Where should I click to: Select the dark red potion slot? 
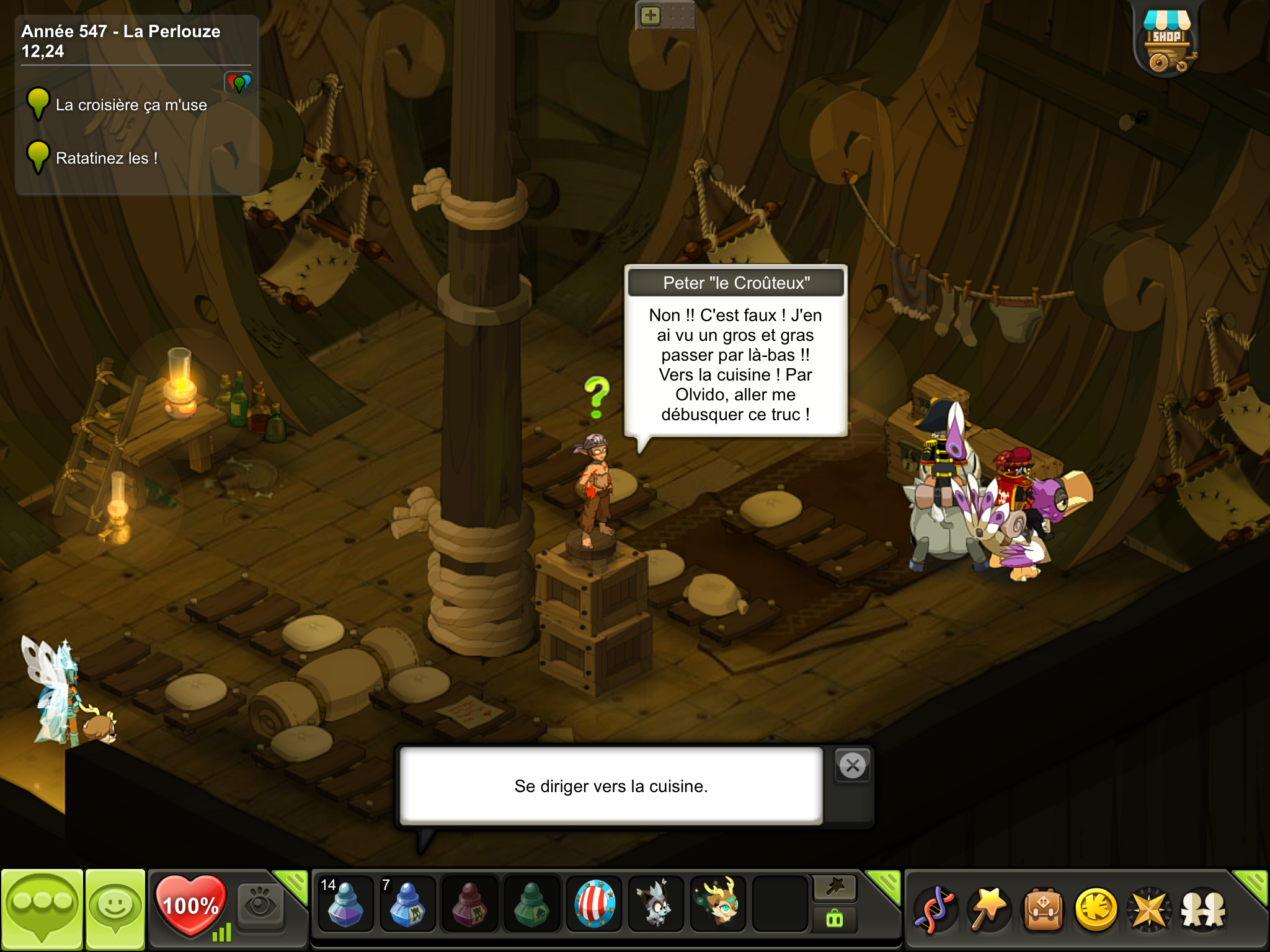tap(469, 905)
